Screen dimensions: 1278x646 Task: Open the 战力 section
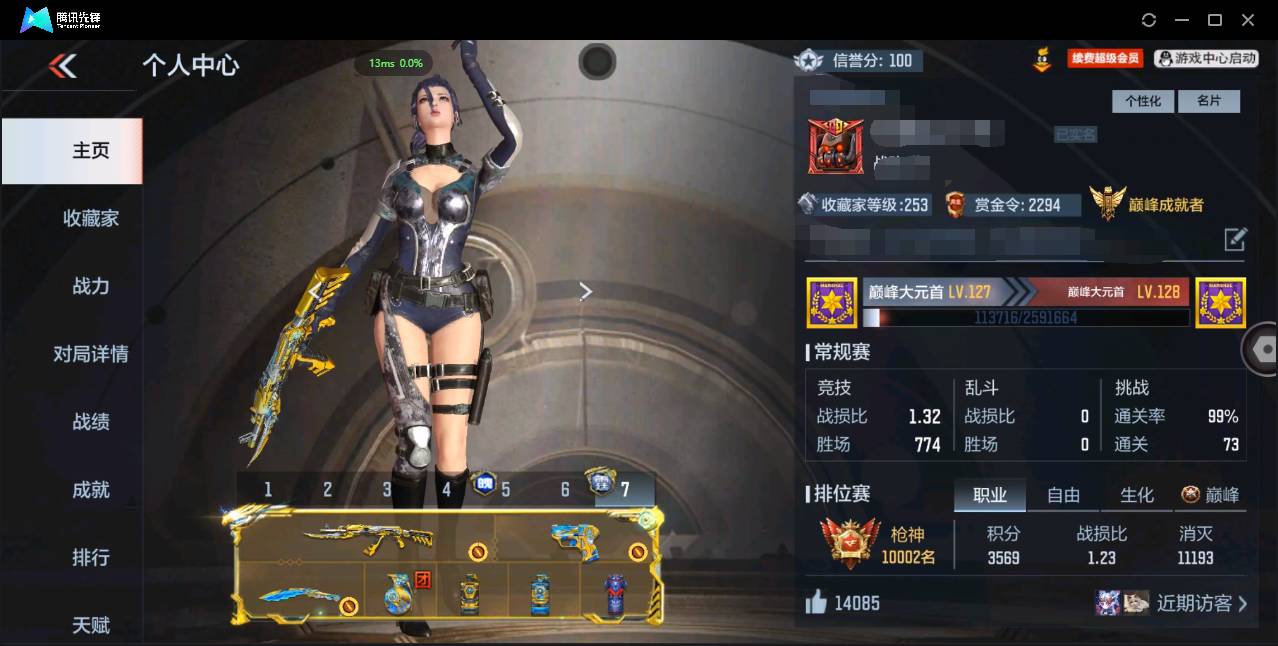click(91, 286)
